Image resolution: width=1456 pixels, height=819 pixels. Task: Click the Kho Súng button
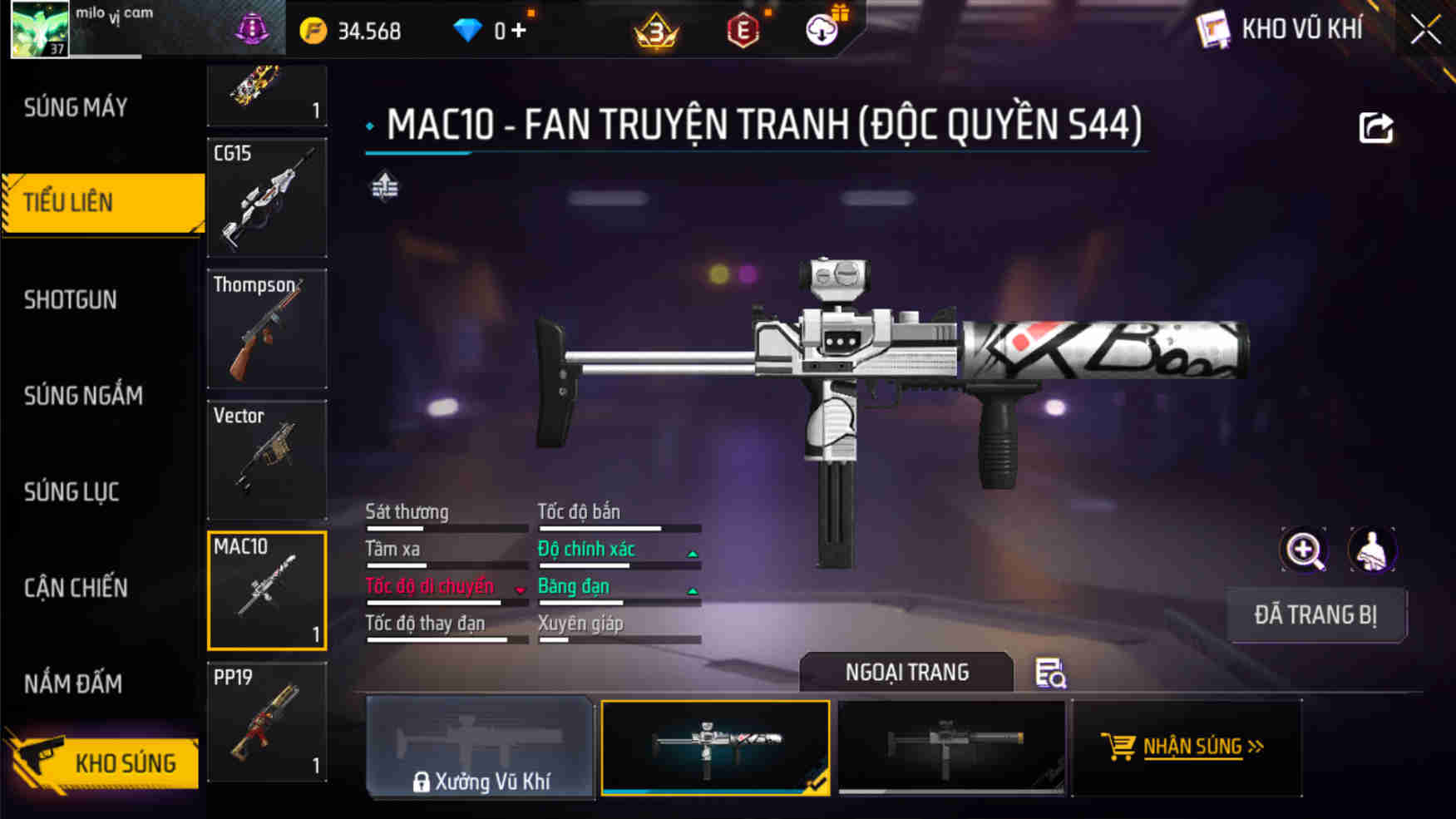pyautogui.click(x=104, y=762)
